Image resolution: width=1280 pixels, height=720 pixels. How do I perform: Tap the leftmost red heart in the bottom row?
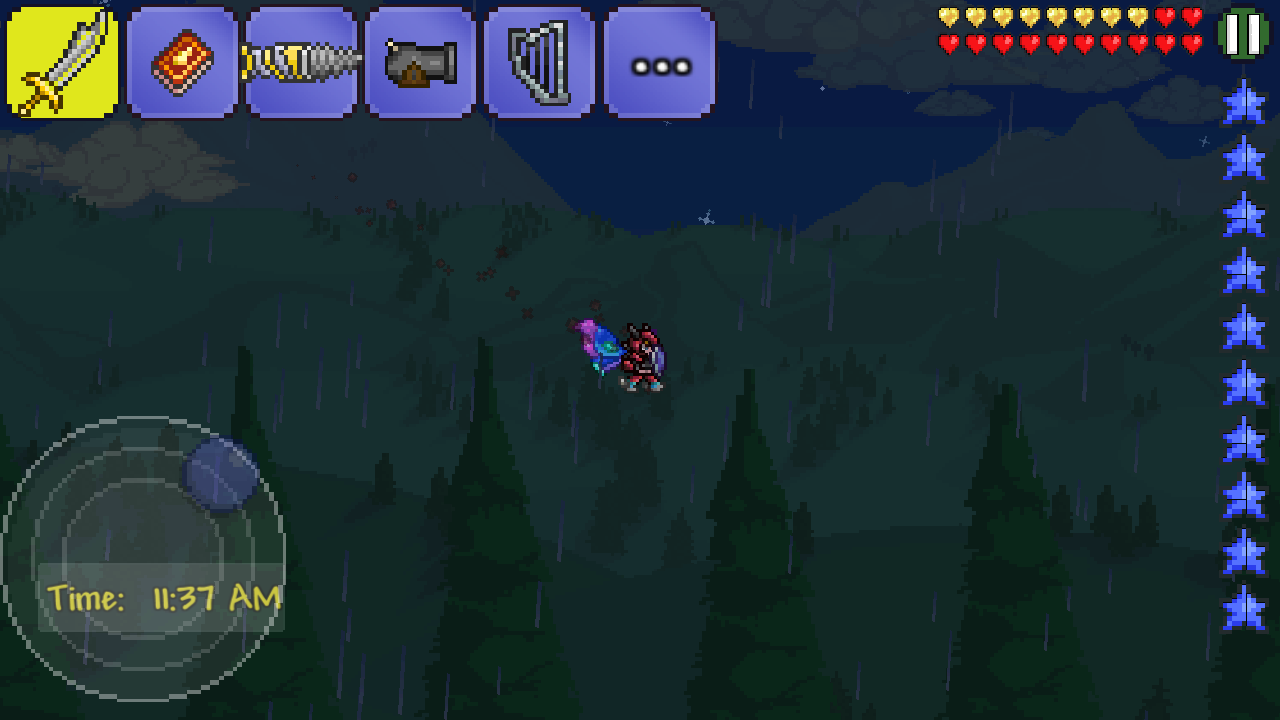[x=950, y=42]
